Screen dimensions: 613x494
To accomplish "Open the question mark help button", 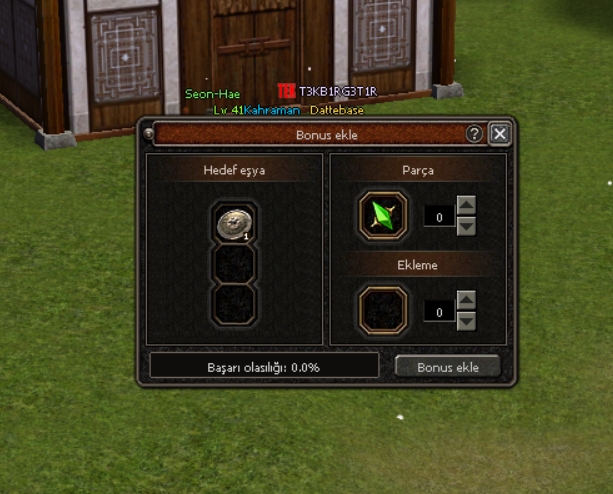I will pyautogui.click(x=475, y=134).
